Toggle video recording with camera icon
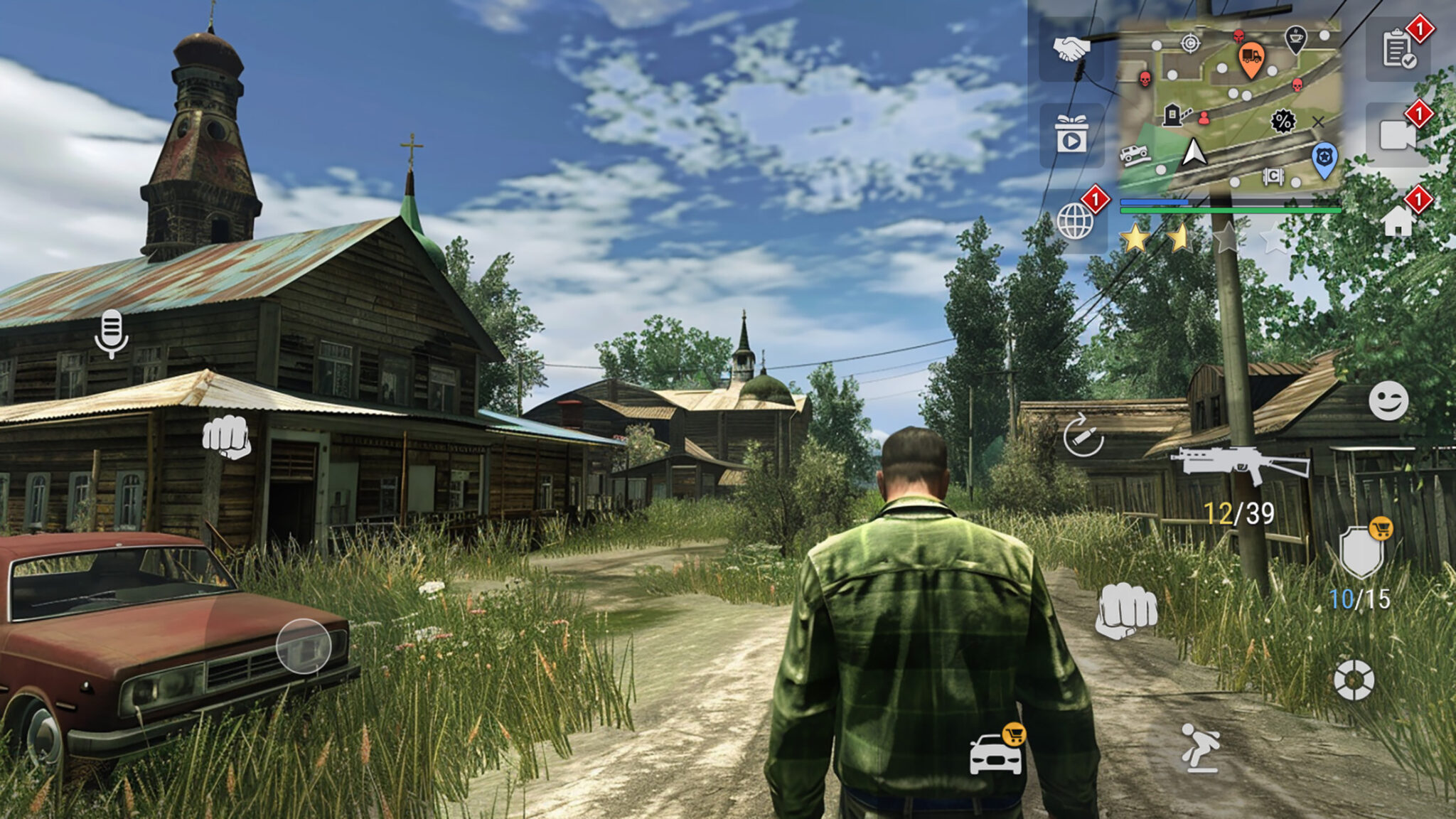This screenshot has width=1456, height=819. click(1396, 134)
